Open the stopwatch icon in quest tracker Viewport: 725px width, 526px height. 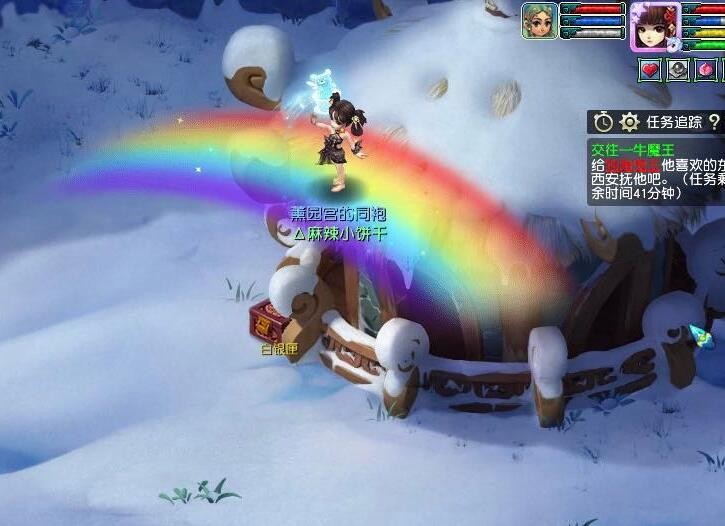(603, 122)
